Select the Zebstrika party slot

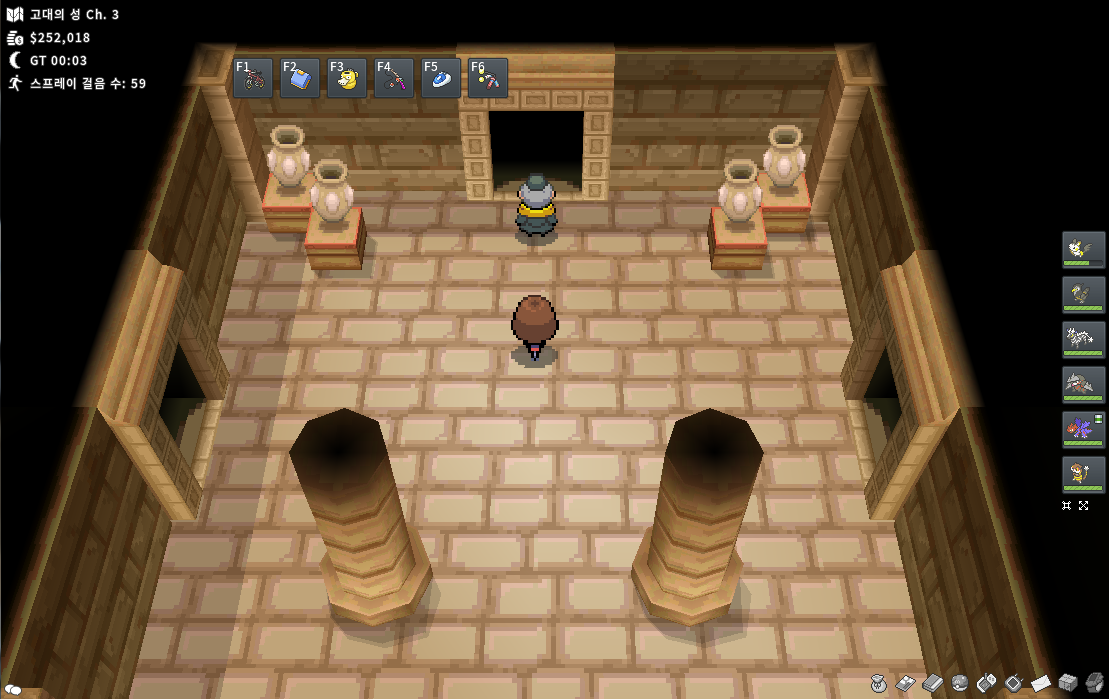point(1083,339)
